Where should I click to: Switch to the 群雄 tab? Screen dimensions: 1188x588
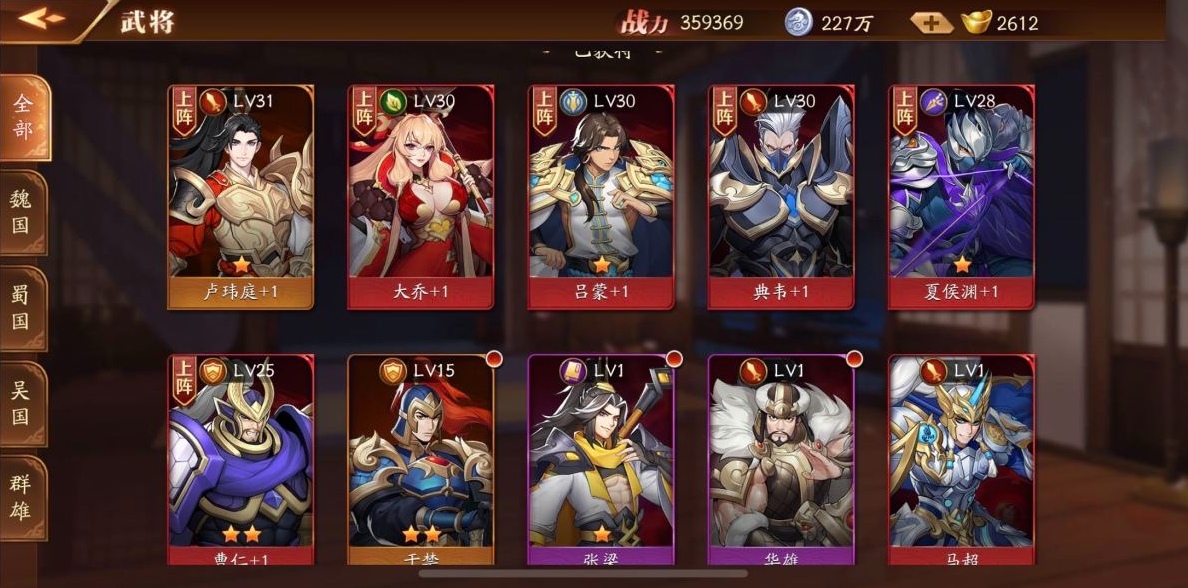22,498
